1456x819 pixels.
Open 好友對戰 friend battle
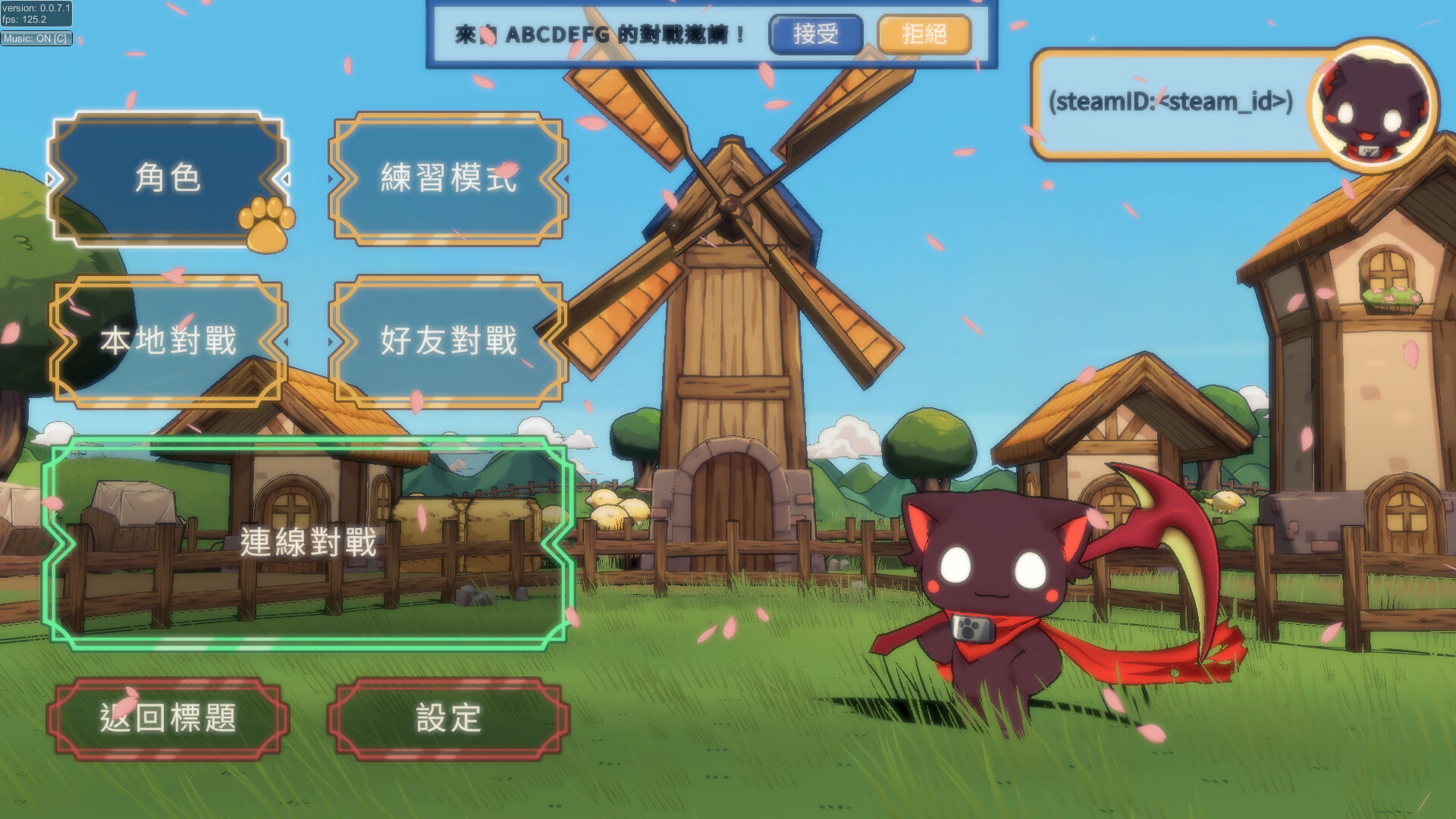447,343
